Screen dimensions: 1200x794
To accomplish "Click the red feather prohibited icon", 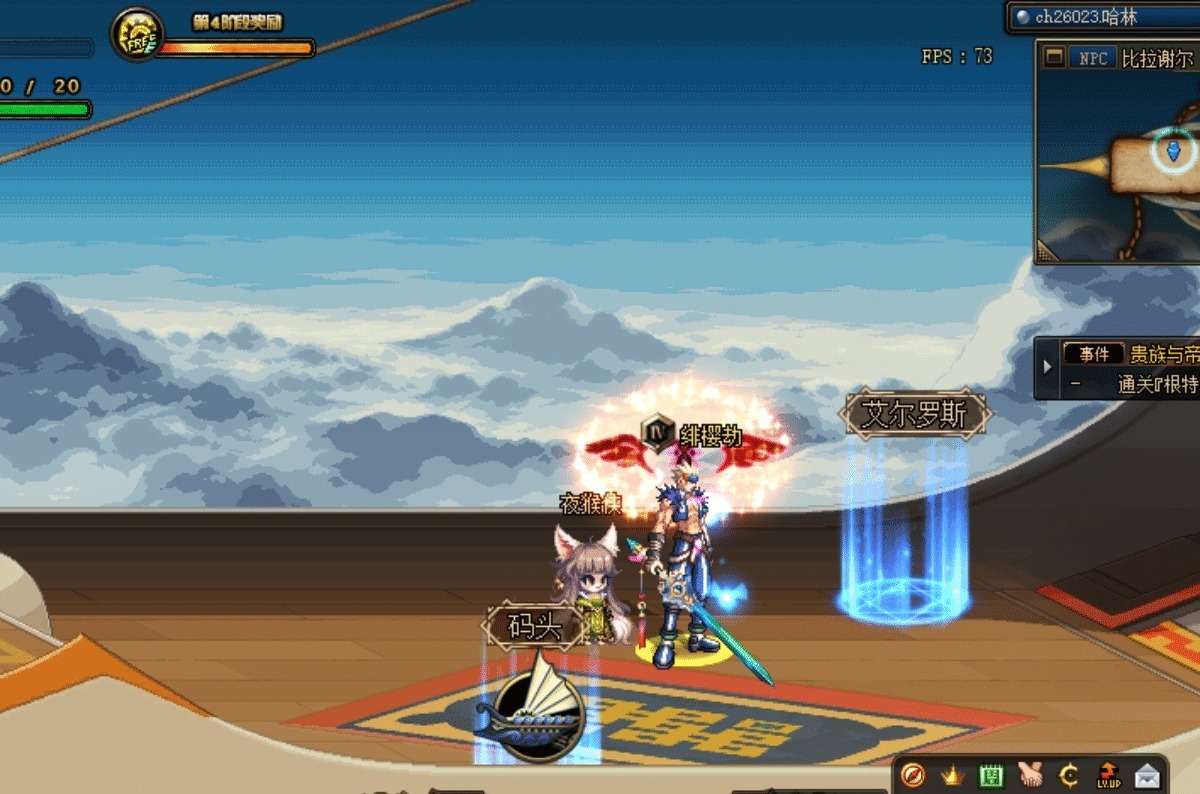I will [x=913, y=774].
